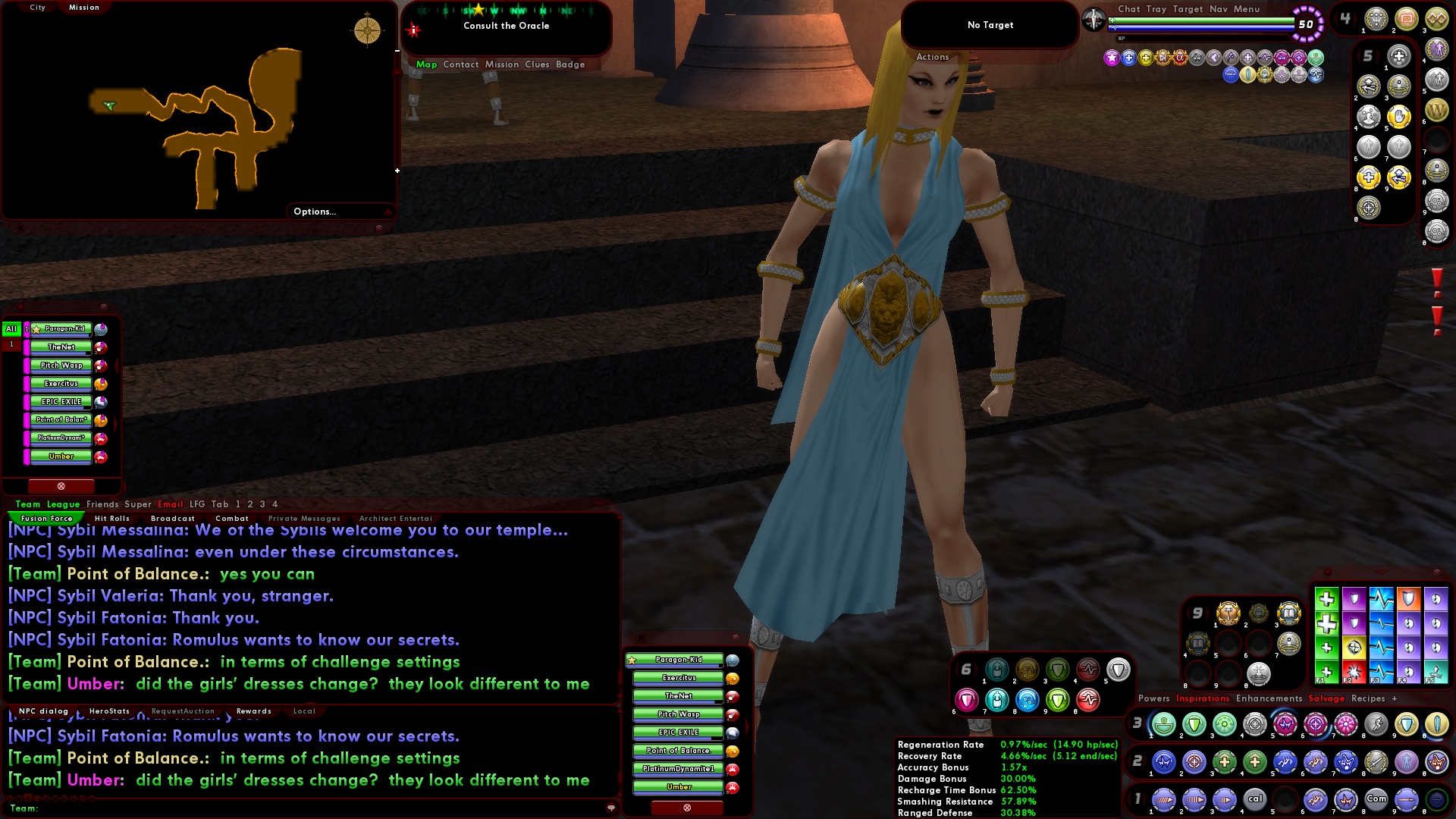
Task: Open the Email link in the chat bar
Action: point(171,504)
